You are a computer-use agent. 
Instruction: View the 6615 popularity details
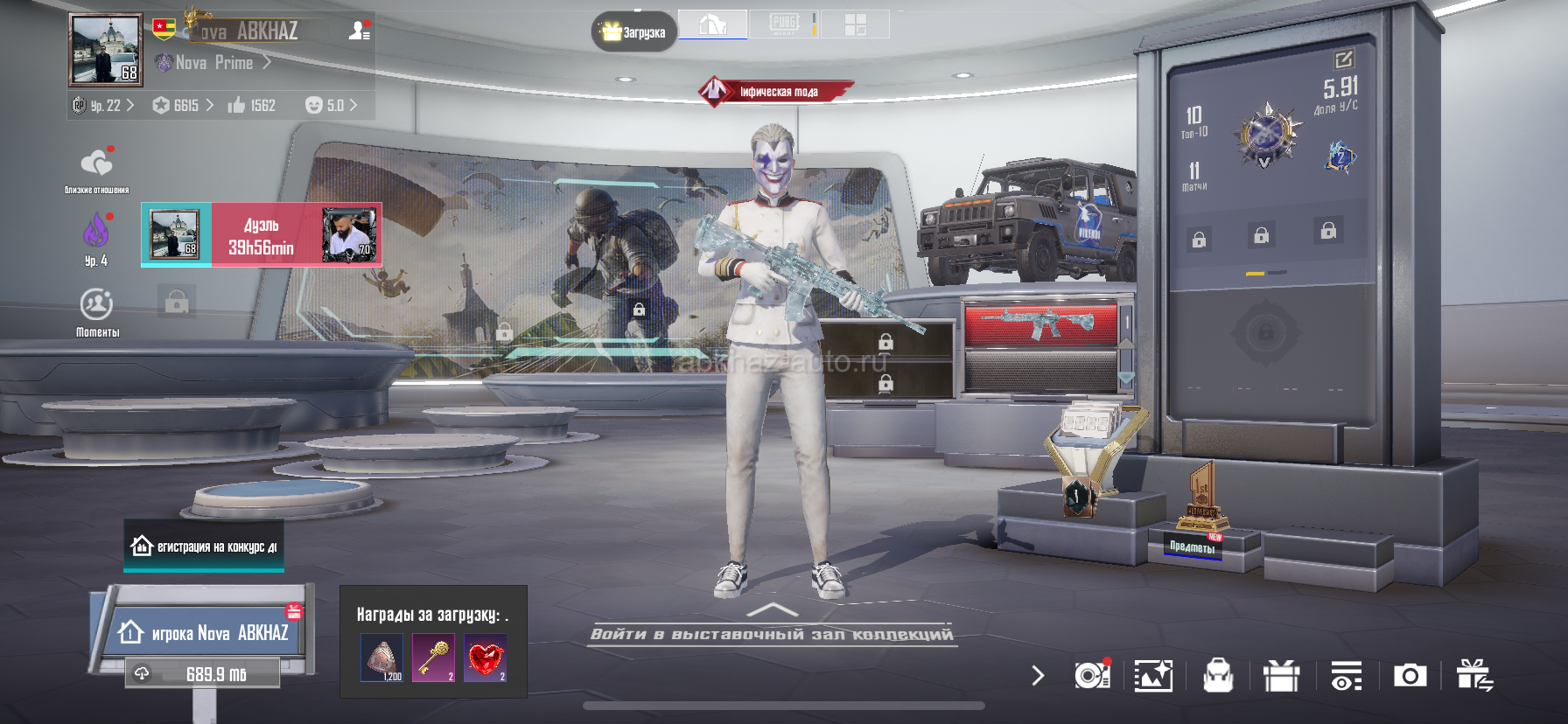(183, 106)
